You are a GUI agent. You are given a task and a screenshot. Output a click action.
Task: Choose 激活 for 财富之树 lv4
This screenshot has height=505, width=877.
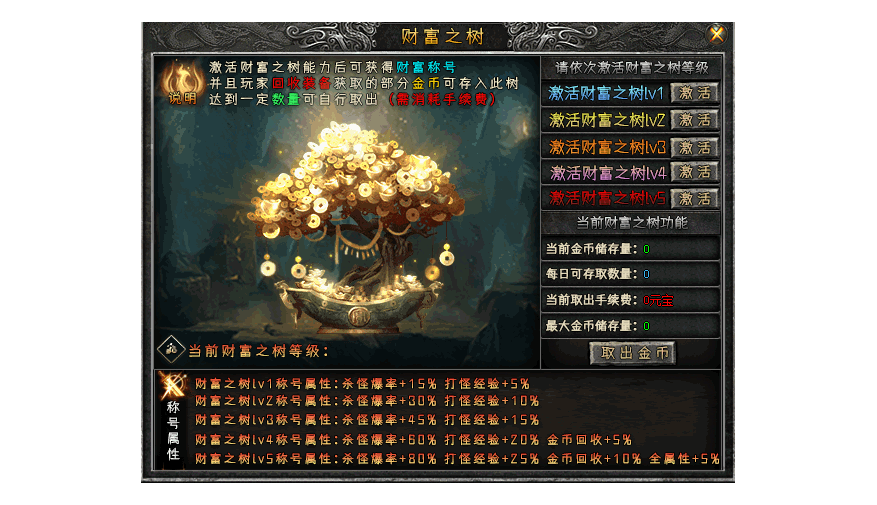click(x=694, y=172)
